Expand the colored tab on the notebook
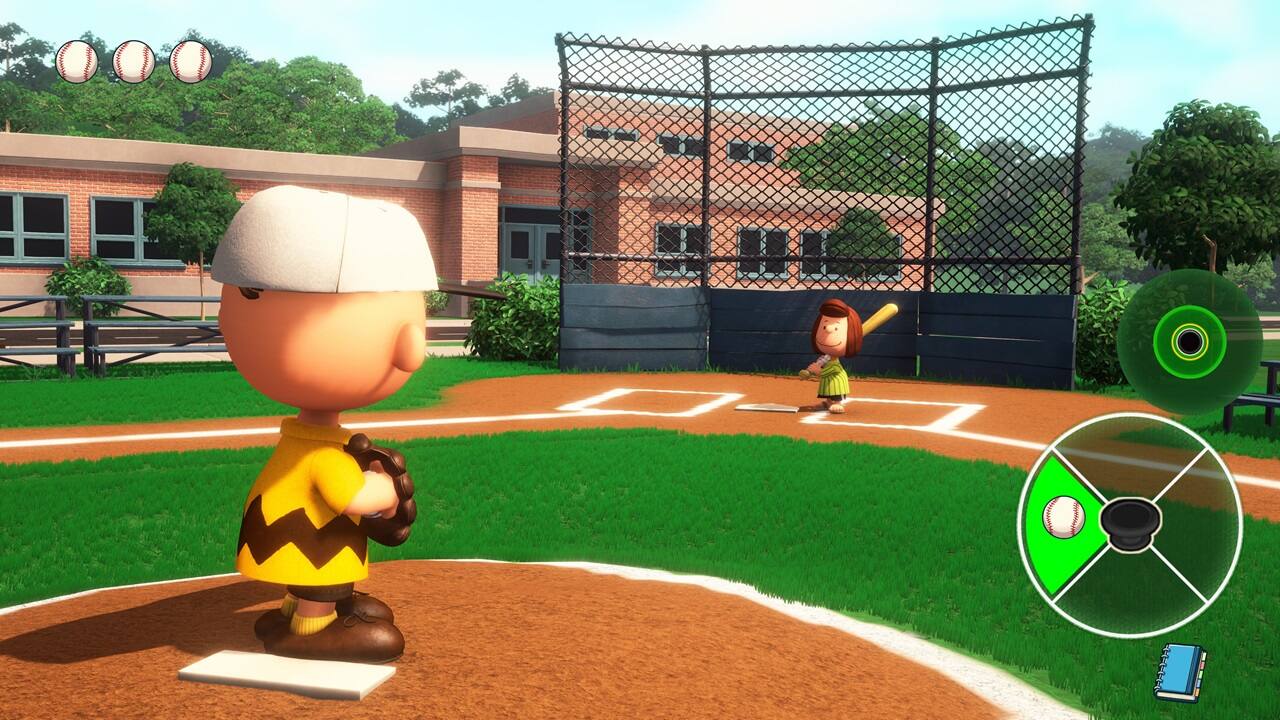Image resolution: width=1280 pixels, height=720 pixels. (x=1202, y=670)
